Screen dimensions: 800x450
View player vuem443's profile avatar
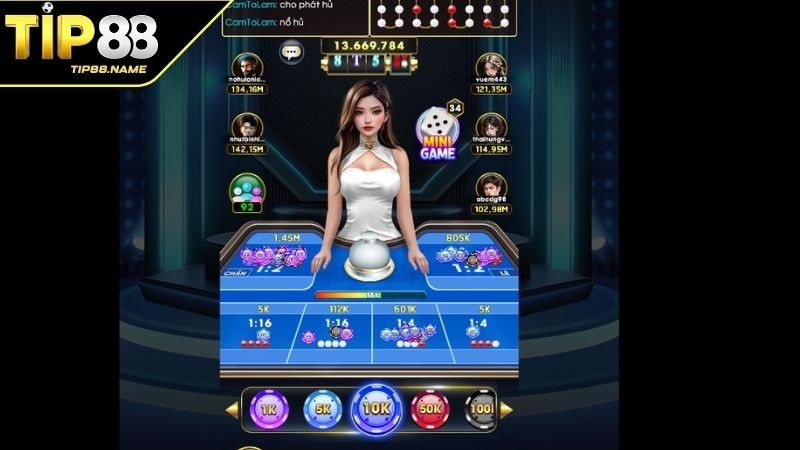(489, 68)
